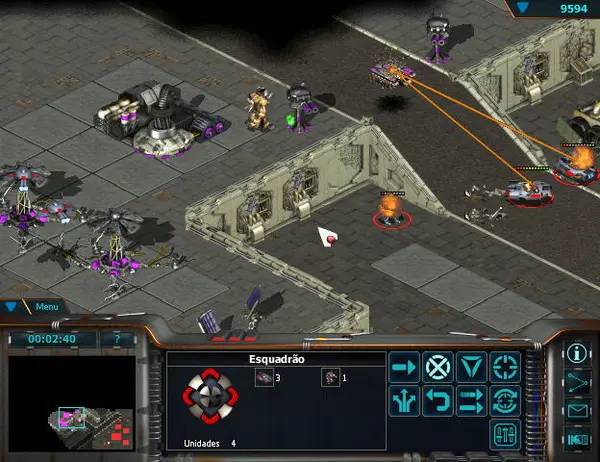Open the information panel
600x462 pixels.
point(577,353)
